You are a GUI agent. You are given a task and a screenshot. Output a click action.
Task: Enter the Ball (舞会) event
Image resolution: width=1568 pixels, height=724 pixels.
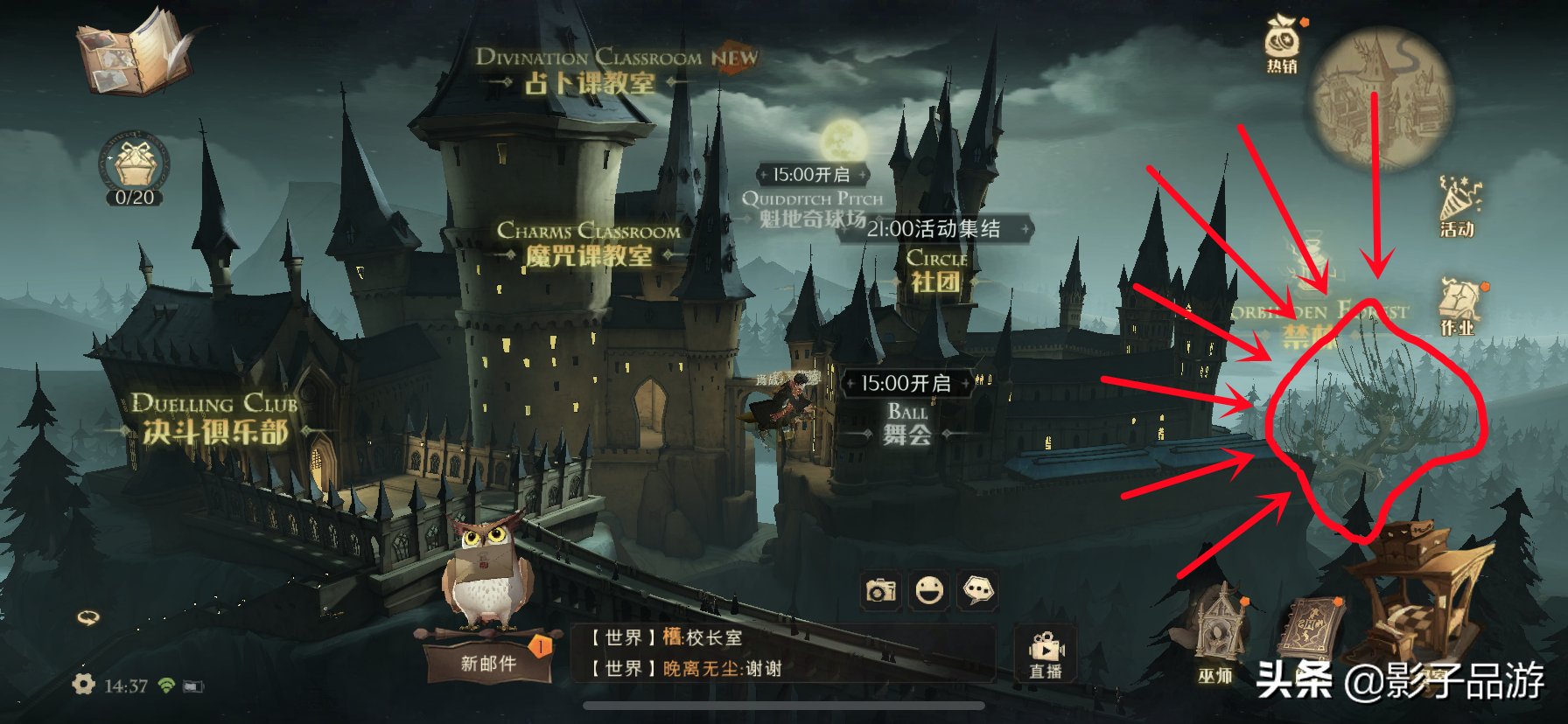[x=906, y=423]
